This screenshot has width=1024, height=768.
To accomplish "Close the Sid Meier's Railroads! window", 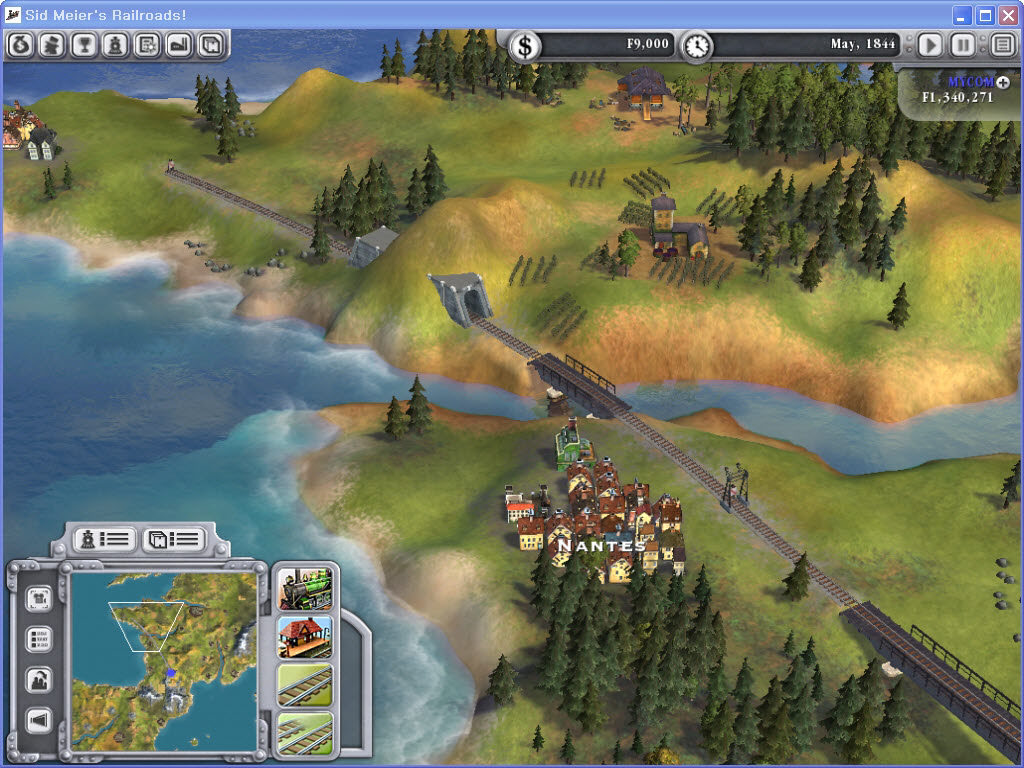I will coord(1008,15).
